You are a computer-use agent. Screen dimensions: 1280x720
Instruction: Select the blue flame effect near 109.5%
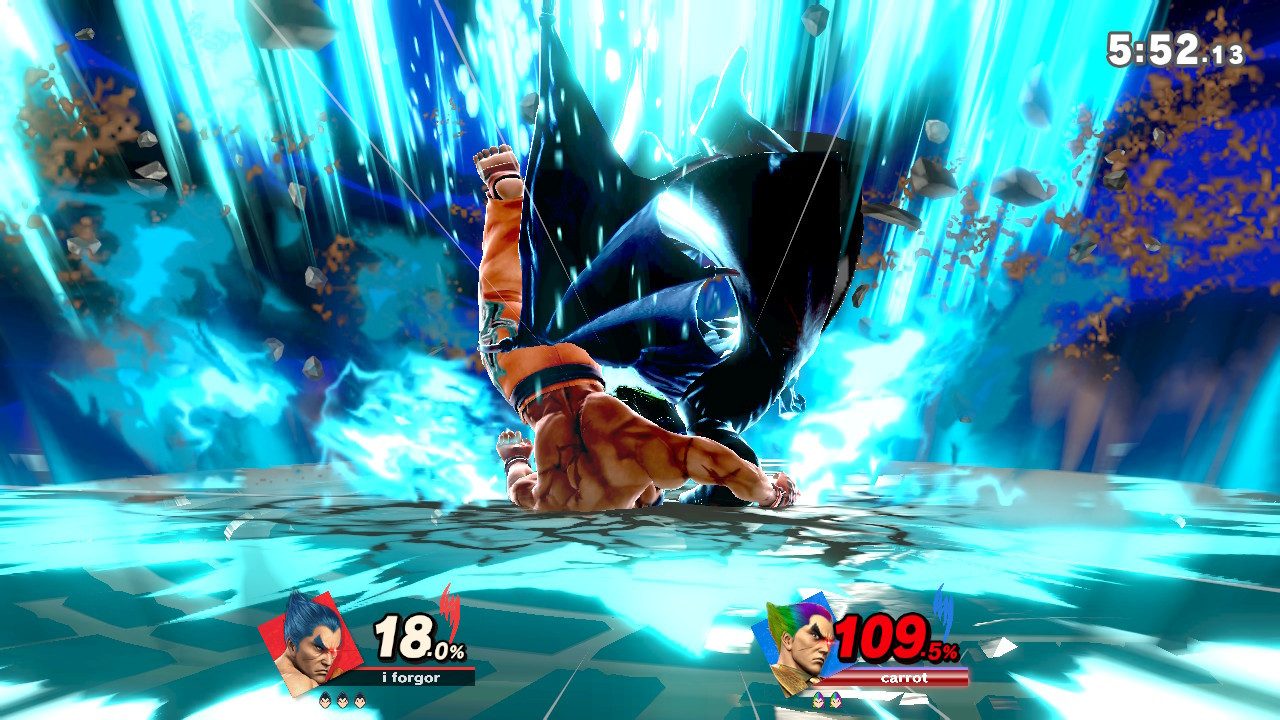pyautogui.click(x=942, y=611)
